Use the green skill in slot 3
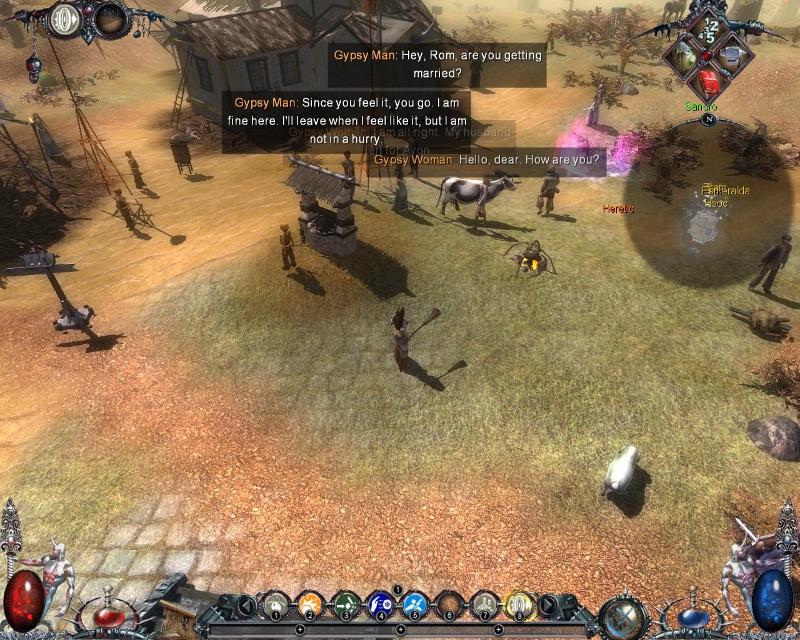 click(x=345, y=604)
